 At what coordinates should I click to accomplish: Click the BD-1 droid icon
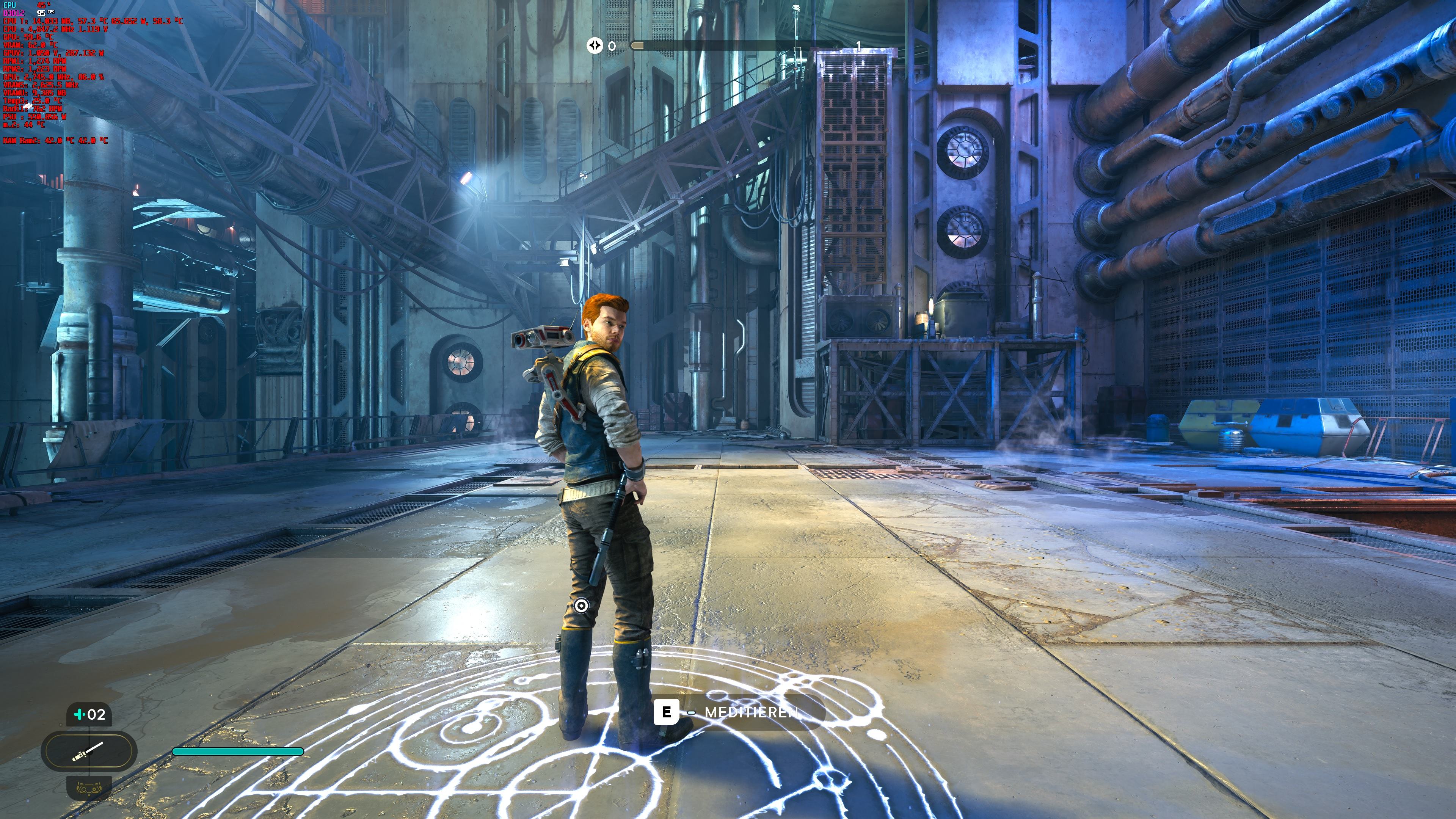click(x=89, y=788)
